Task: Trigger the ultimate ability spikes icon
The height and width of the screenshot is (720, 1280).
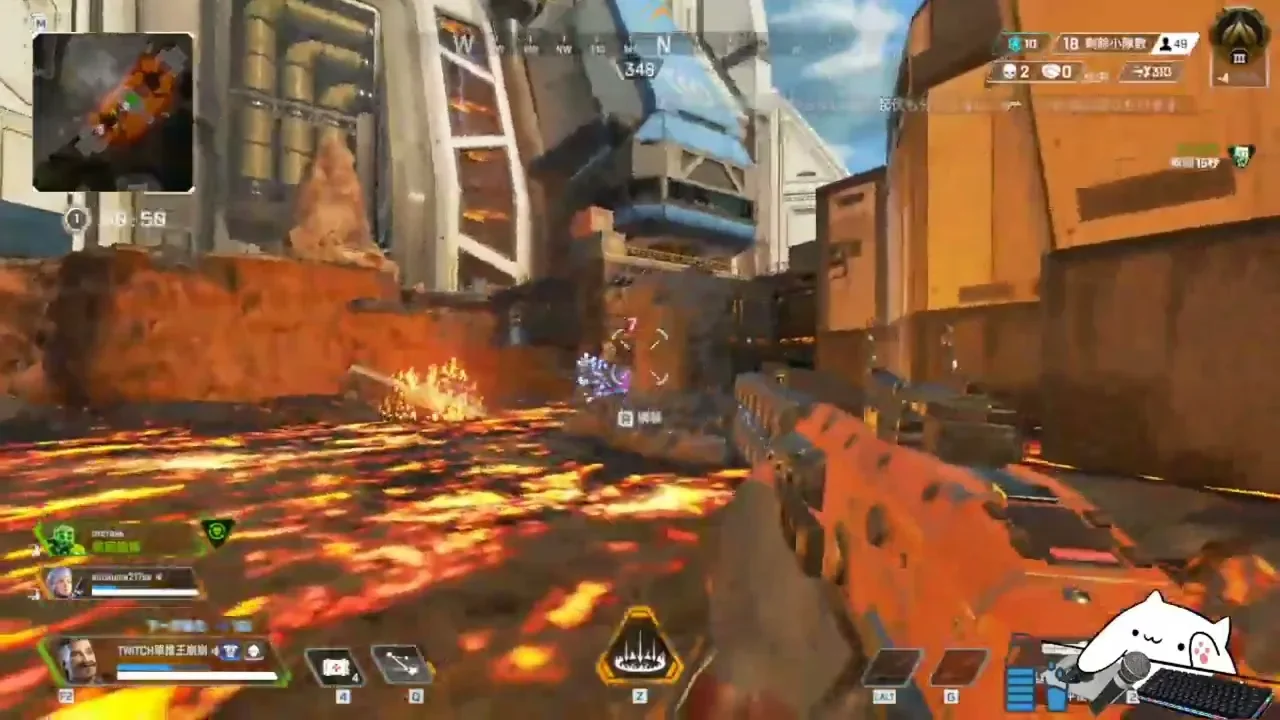Action: tap(639, 652)
